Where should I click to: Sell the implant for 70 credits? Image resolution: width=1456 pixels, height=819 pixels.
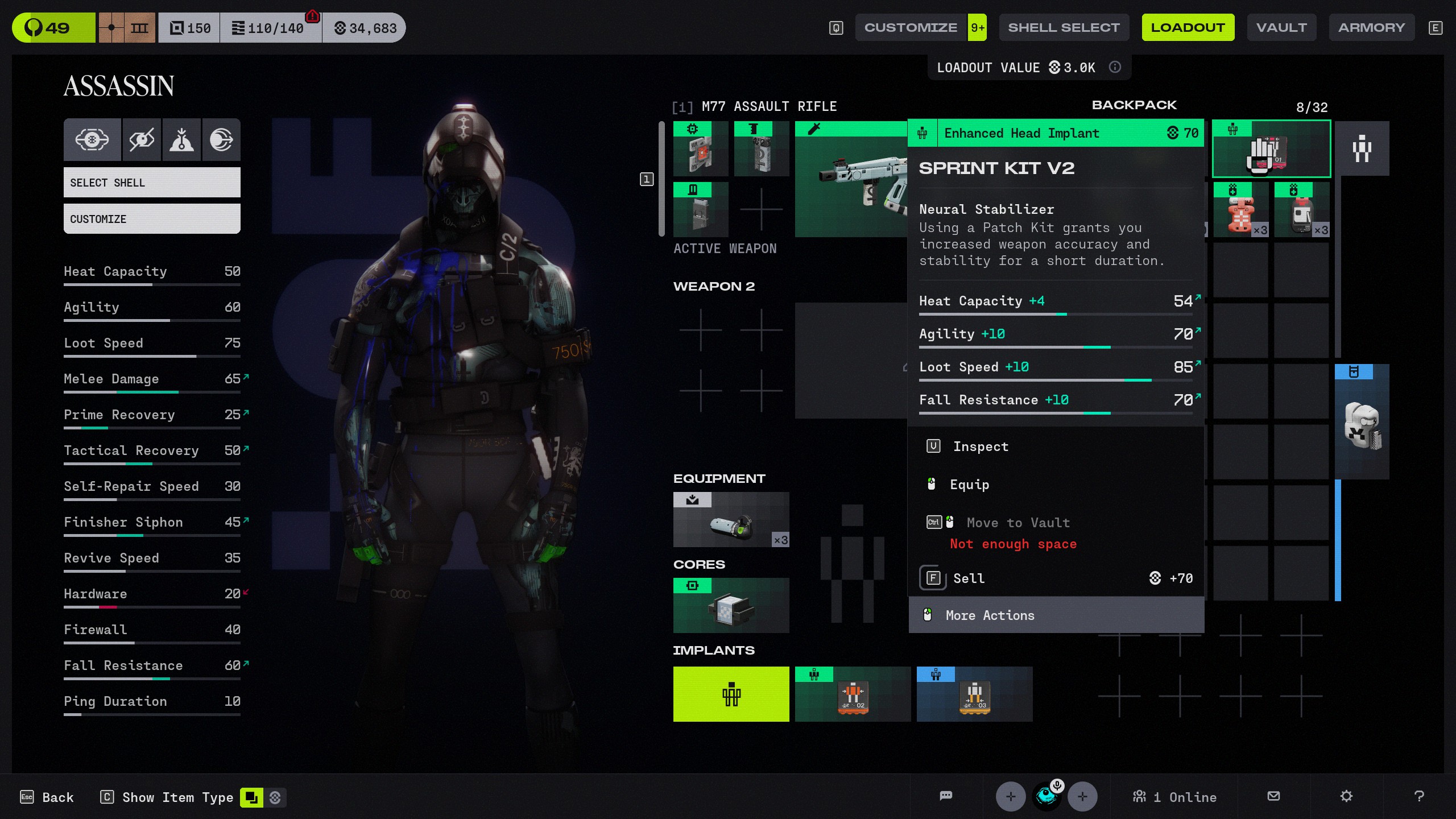969,578
